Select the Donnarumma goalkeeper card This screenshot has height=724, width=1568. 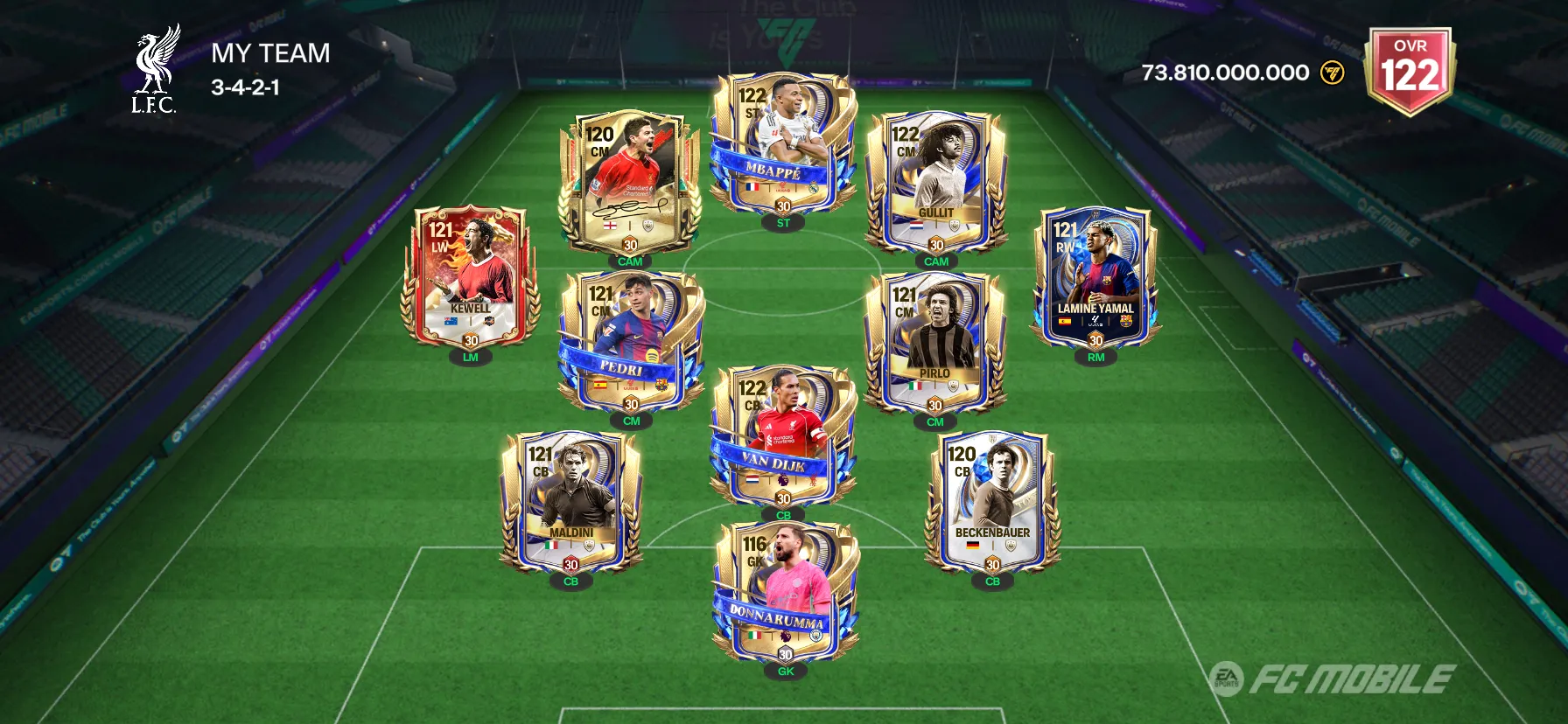(x=785, y=592)
